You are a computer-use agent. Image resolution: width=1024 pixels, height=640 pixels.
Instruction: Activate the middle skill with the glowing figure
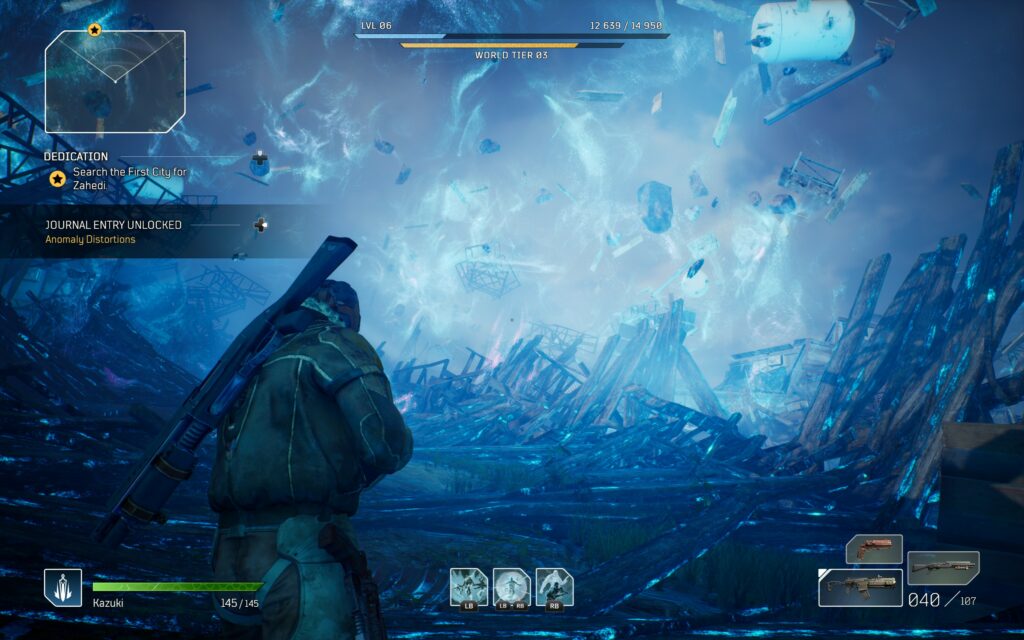click(x=512, y=587)
